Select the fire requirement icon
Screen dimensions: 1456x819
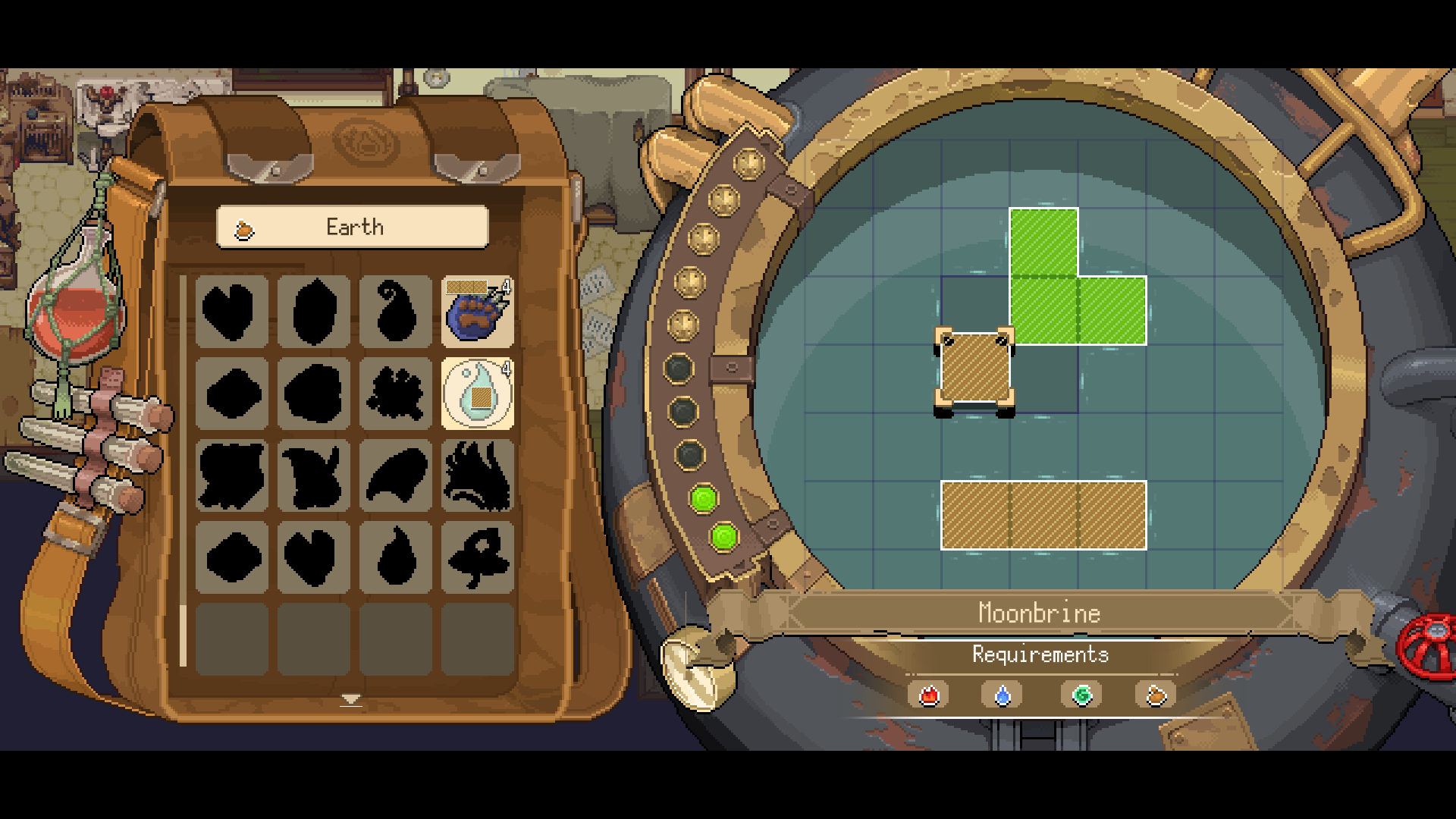tap(929, 695)
